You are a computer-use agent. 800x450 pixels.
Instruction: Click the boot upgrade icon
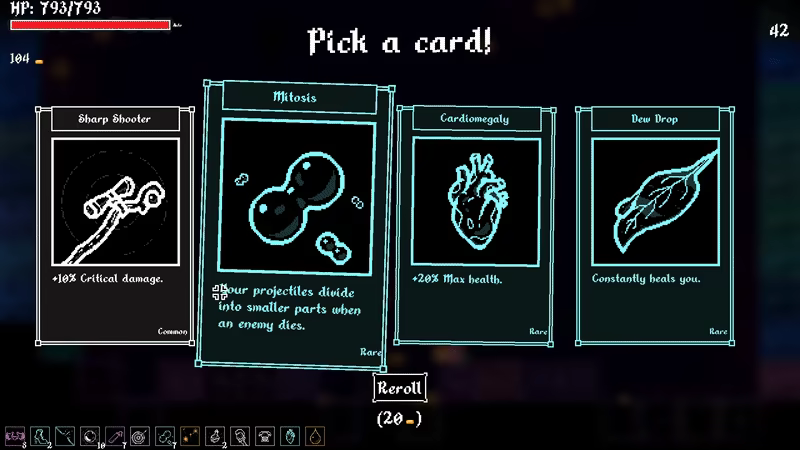(x=40, y=435)
